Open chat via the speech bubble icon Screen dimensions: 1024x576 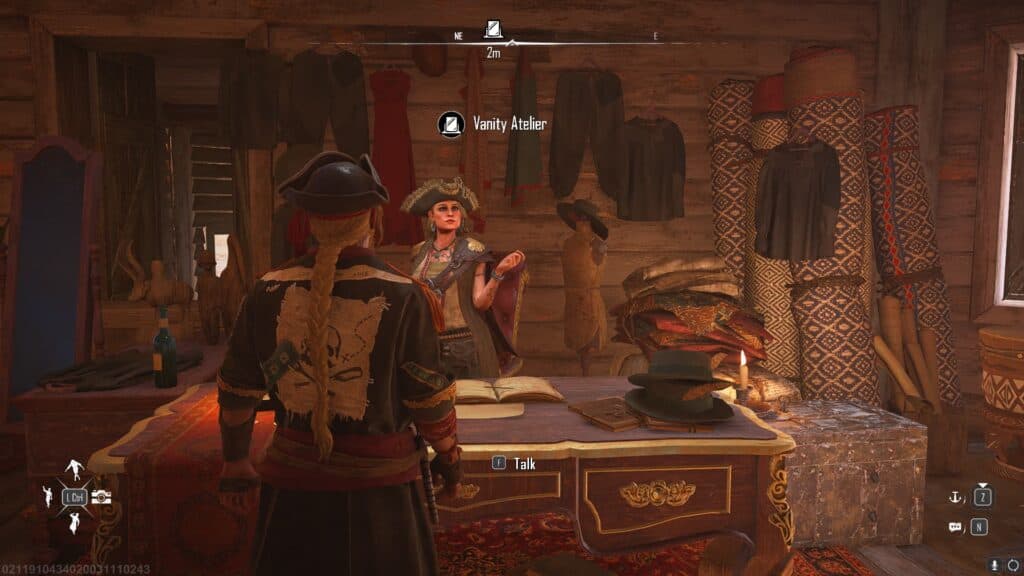click(955, 527)
